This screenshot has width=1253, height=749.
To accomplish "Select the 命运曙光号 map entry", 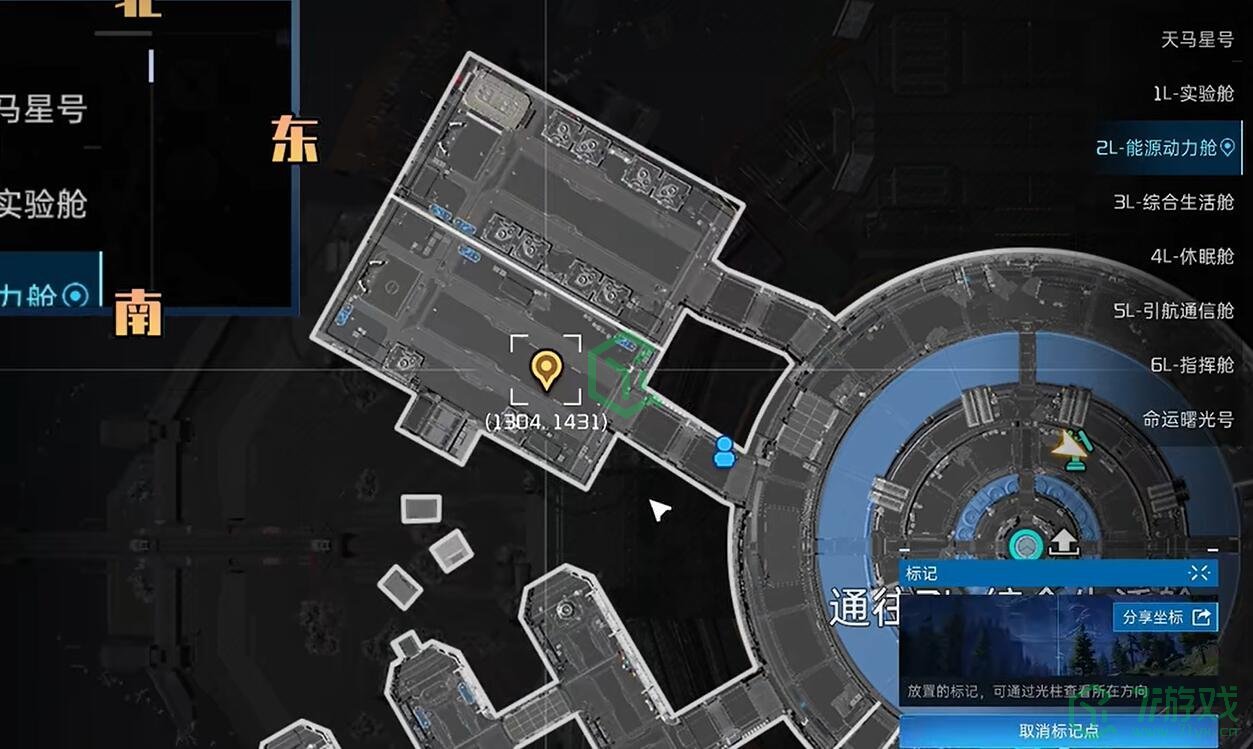I will tap(1188, 419).
